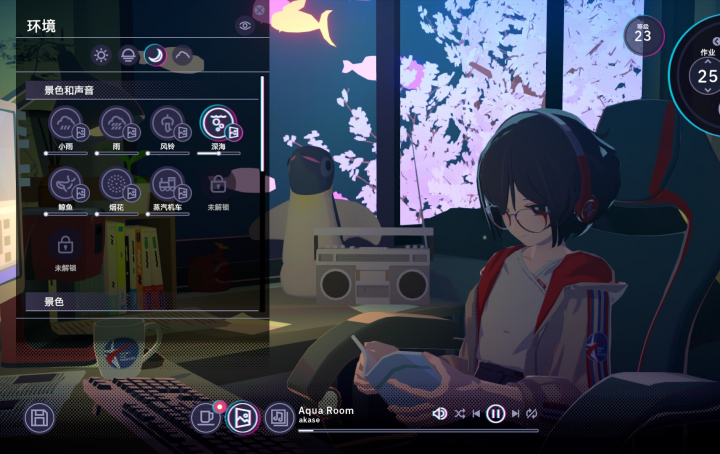Toggle the 蒸汽机车 steam train sound

[168, 184]
